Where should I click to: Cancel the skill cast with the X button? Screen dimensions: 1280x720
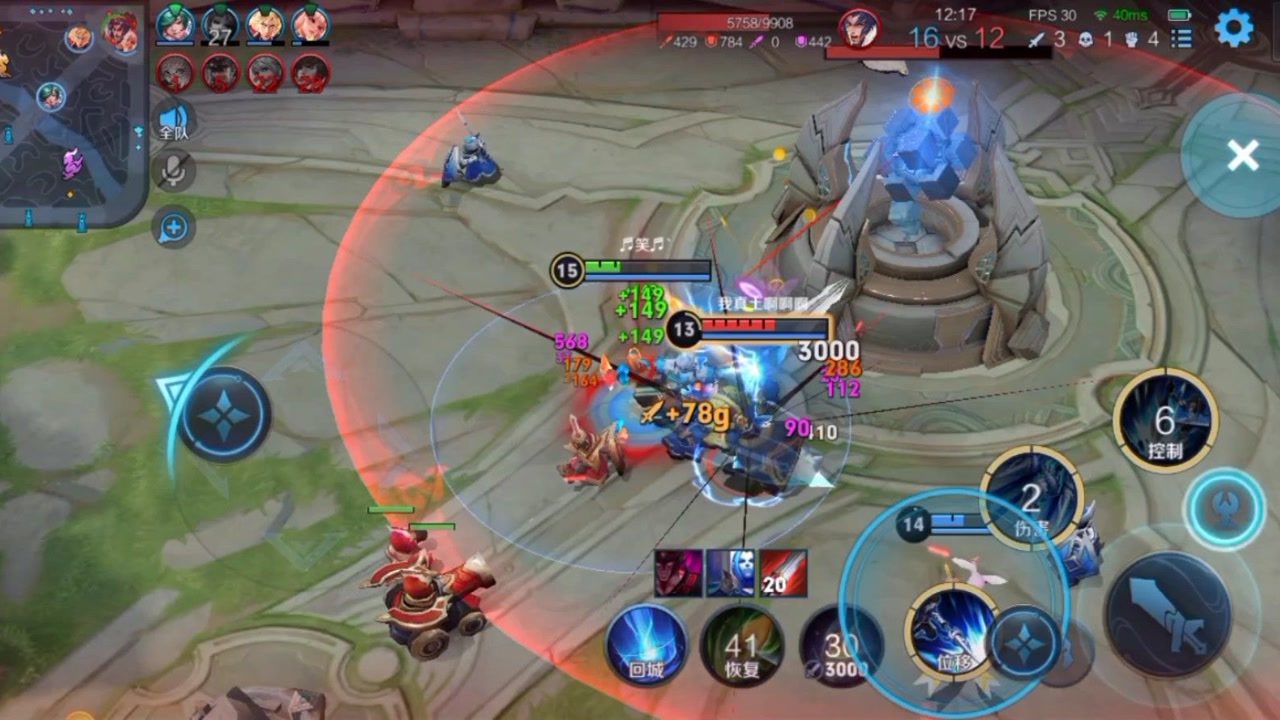point(1241,155)
